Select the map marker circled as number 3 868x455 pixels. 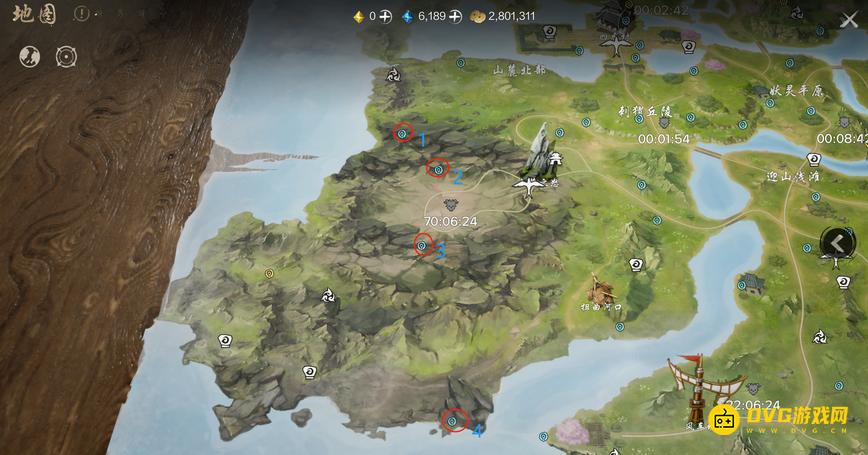click(x=423, y=243)
